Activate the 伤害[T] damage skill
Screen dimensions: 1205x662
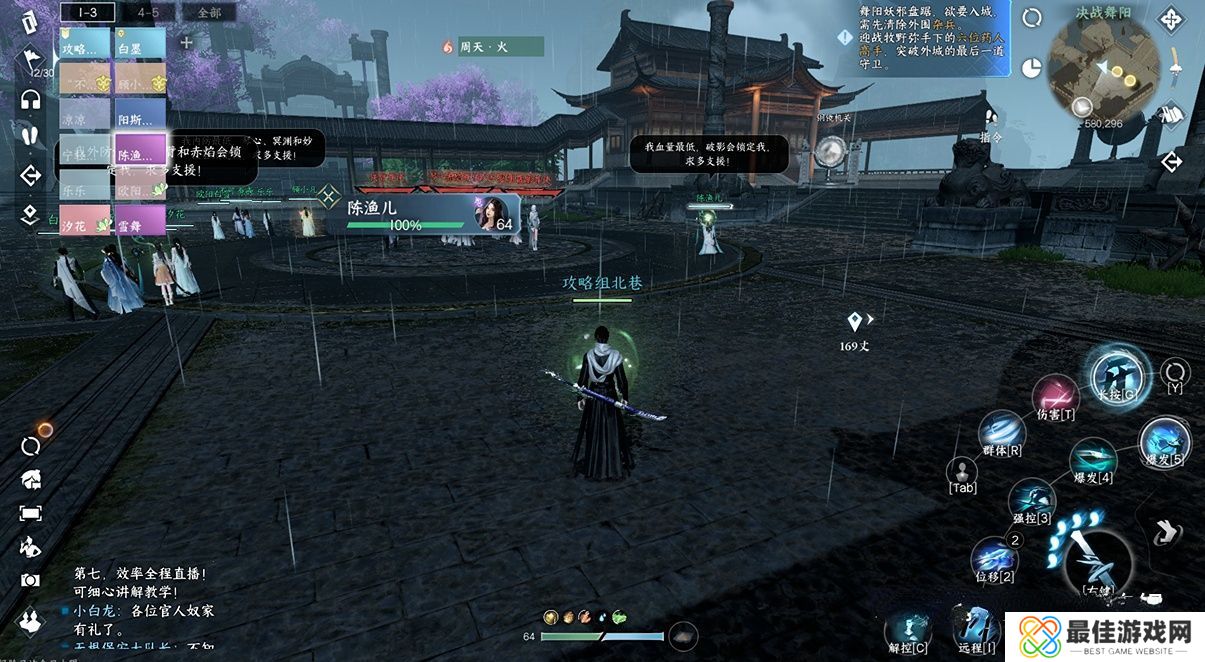coord(1054,394)
